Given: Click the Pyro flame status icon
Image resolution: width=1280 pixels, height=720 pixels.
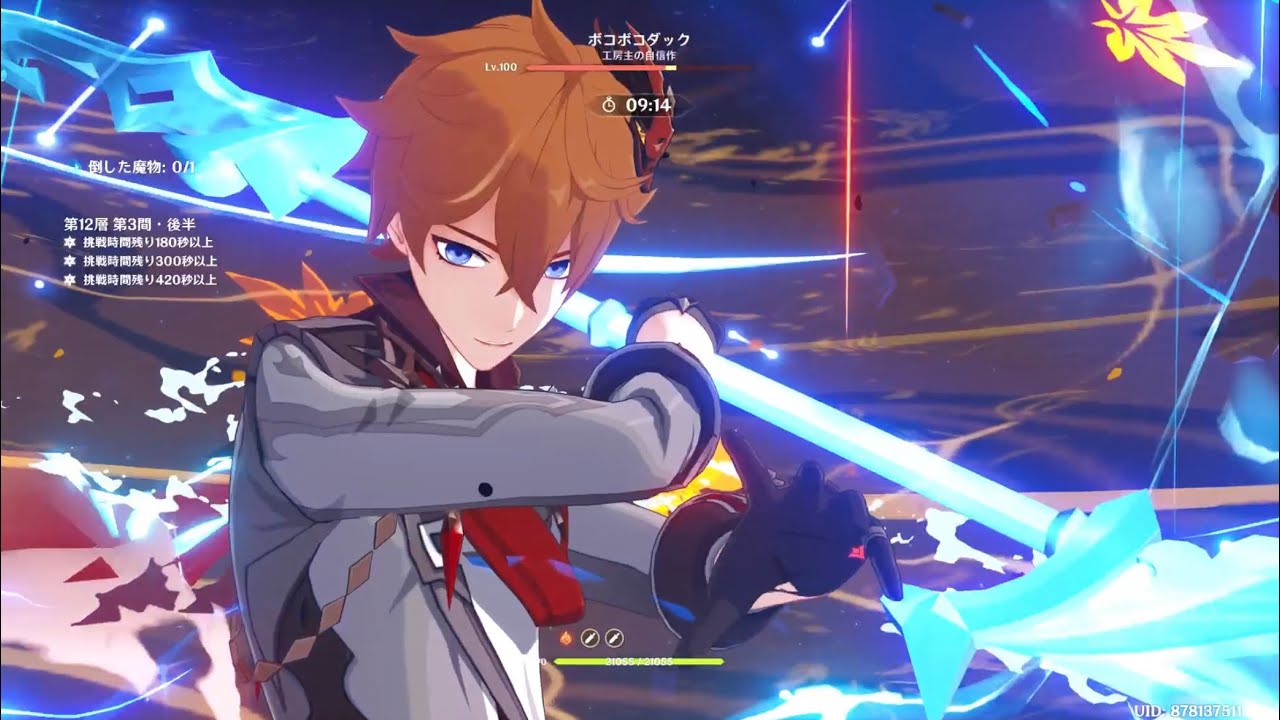Looking at the screenshot, I should tap(566, 636).
